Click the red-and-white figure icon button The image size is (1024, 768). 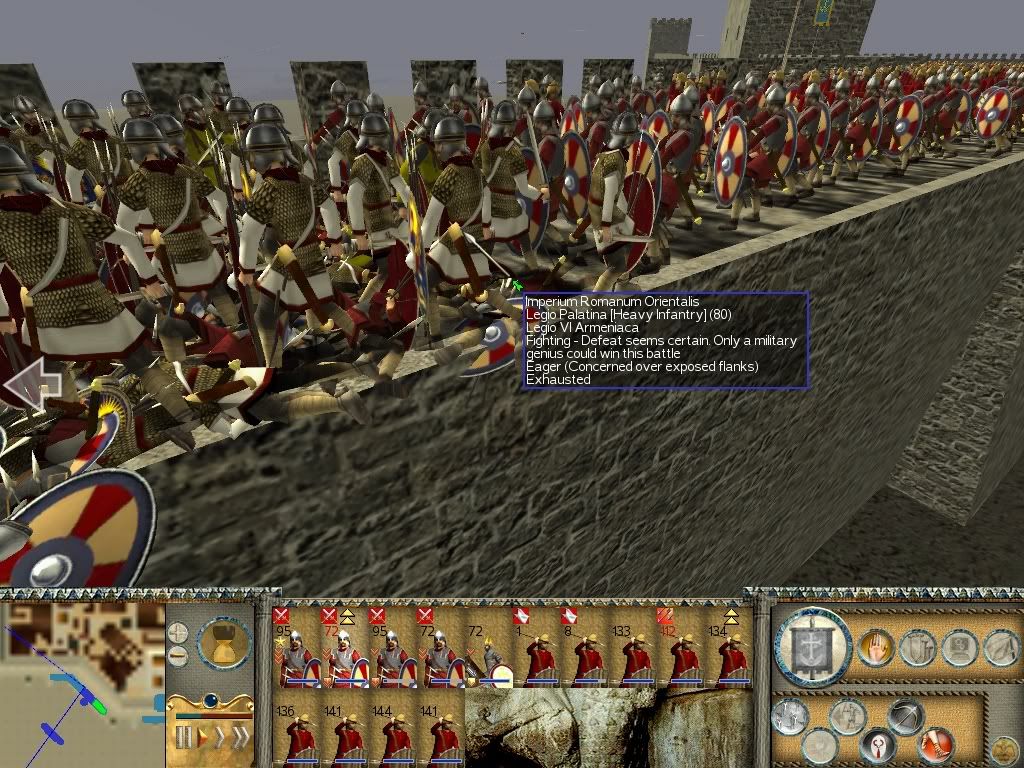pos(877,745)
